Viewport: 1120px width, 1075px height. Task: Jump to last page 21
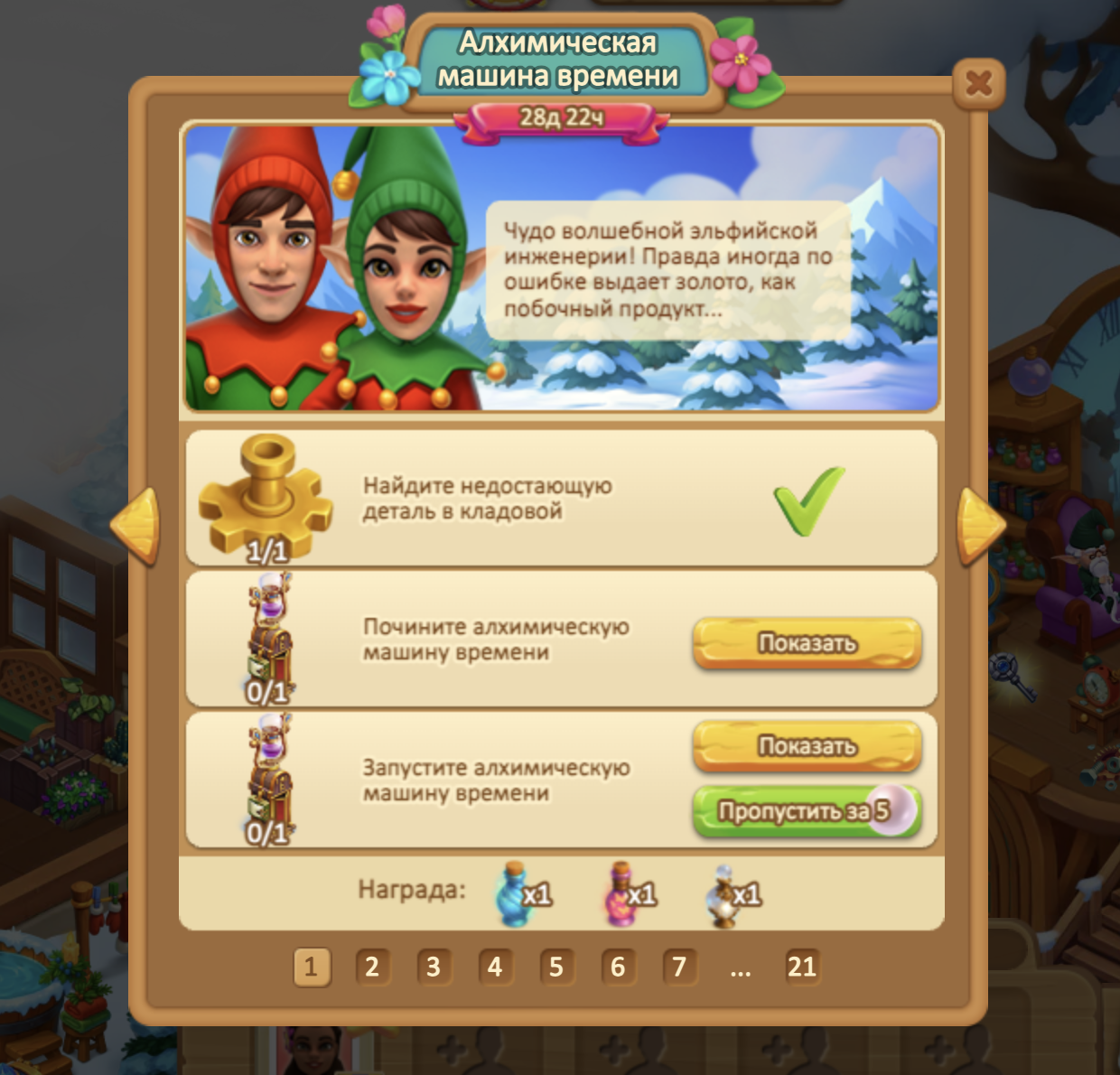point(802,967)
